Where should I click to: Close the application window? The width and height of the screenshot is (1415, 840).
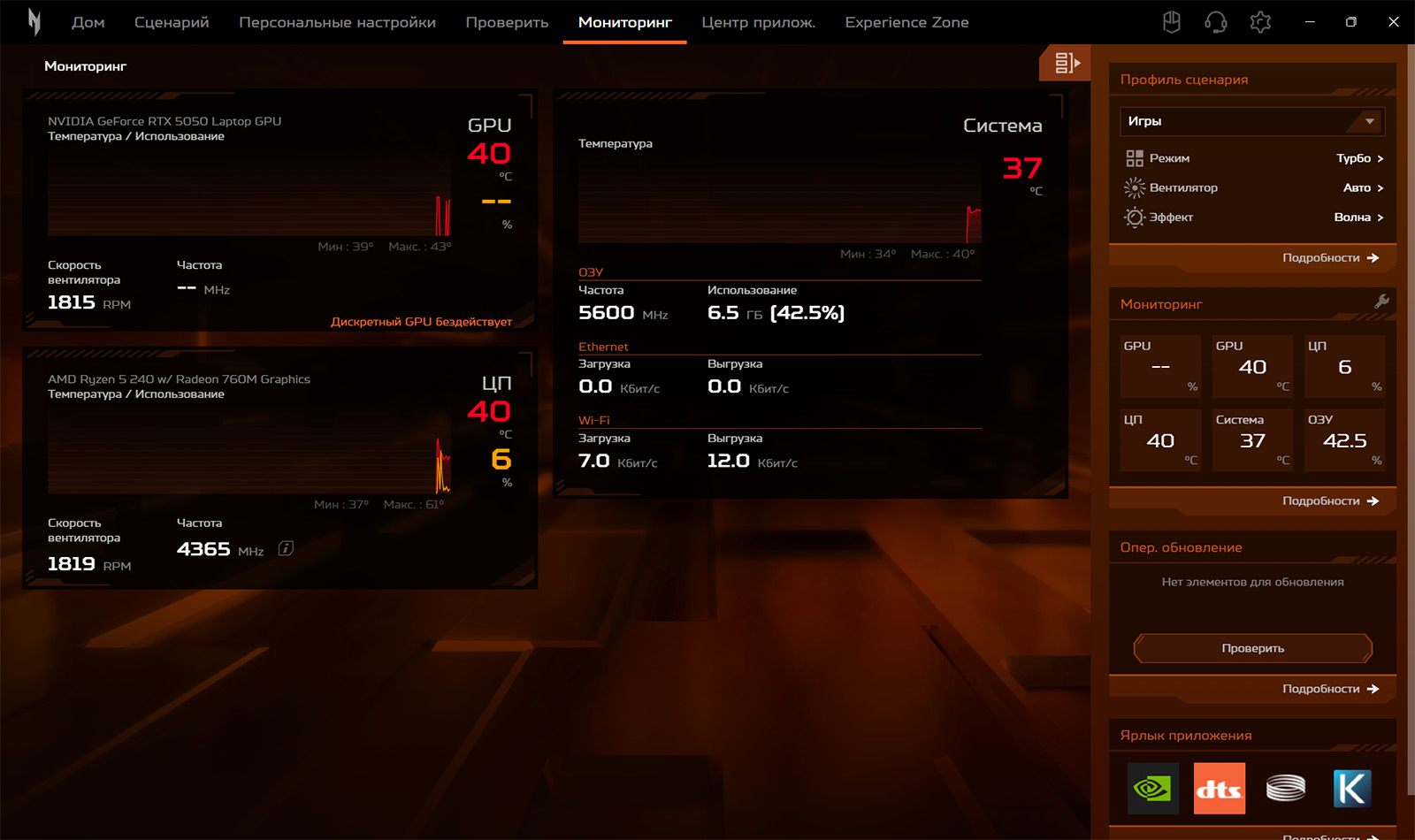1393,22
